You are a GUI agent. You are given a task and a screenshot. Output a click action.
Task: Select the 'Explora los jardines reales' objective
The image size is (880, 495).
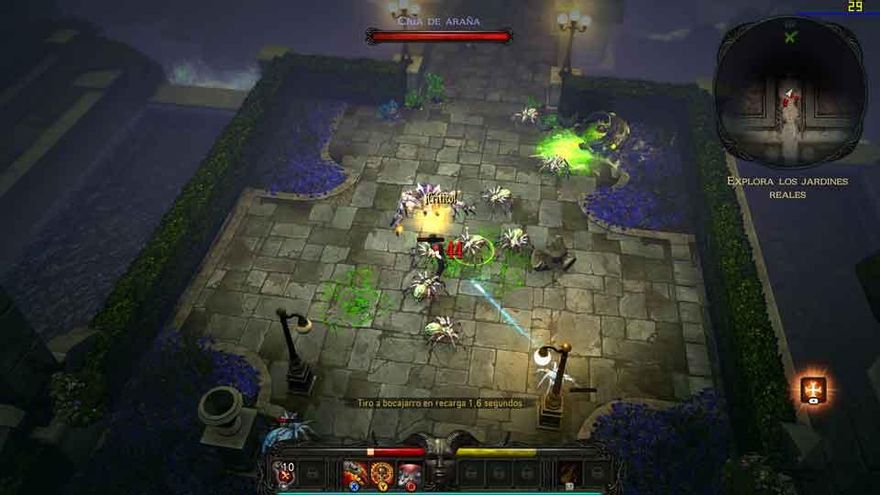(x=790, y=187)
